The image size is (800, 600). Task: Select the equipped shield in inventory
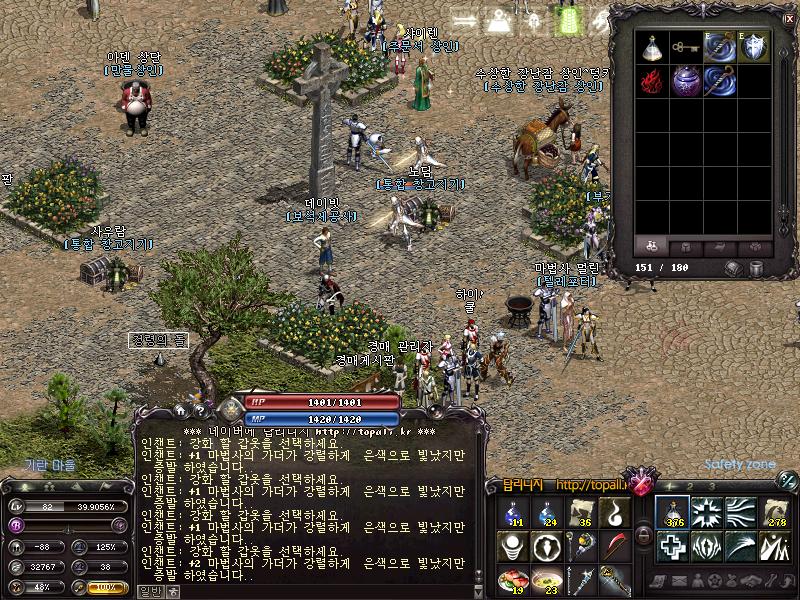tap(755, 47)
